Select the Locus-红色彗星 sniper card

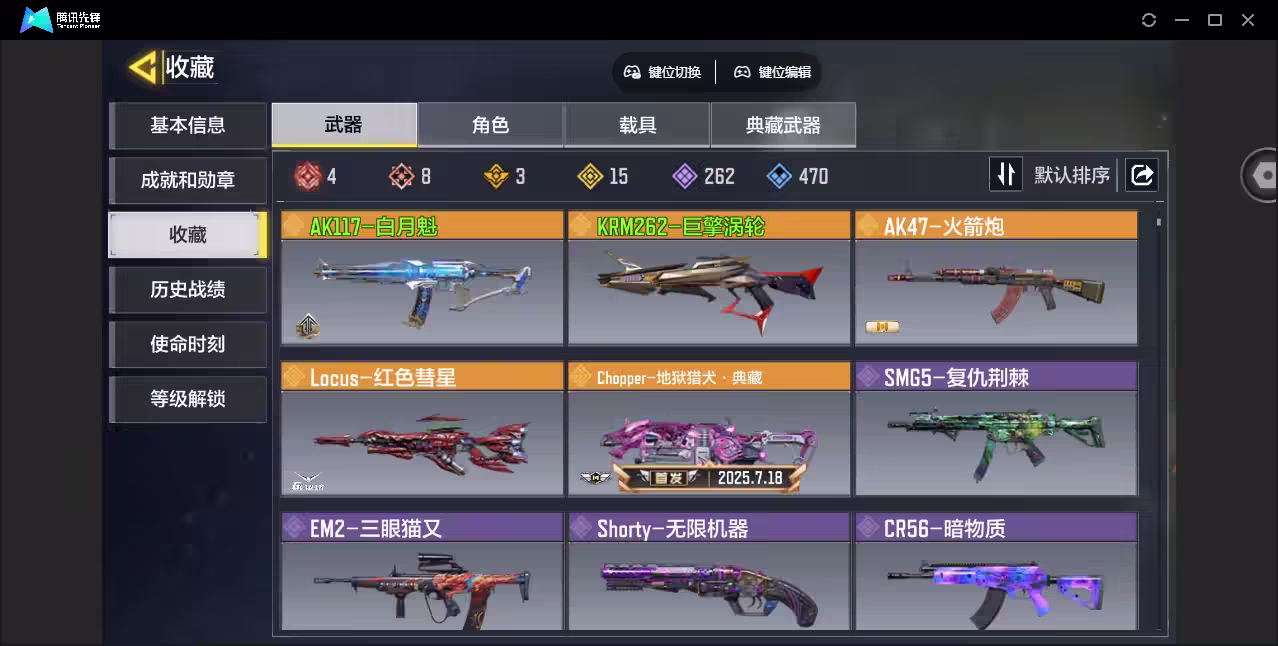pos(421,430)
